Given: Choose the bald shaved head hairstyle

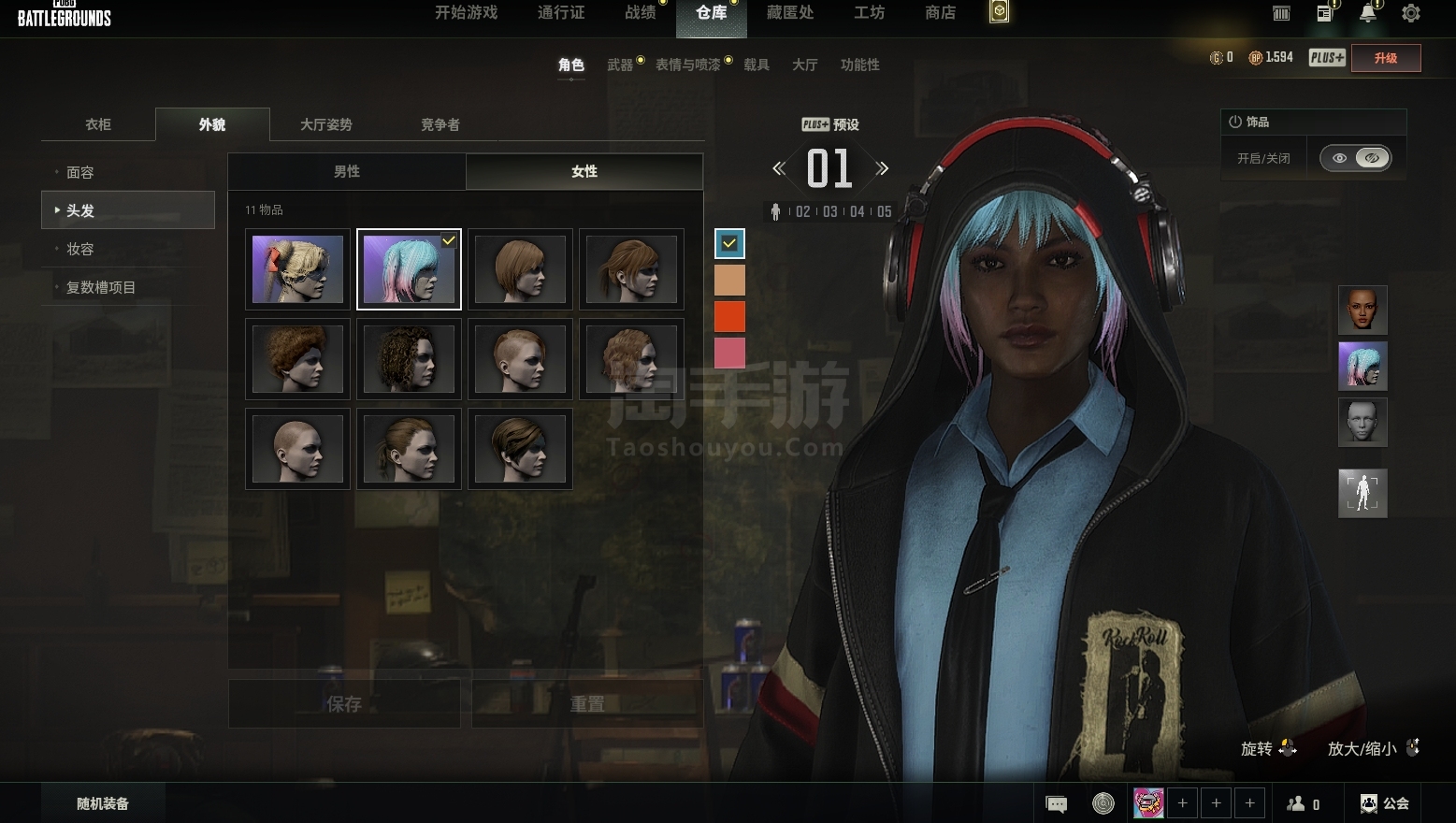Looking at the screenshot, I should 297,449.
